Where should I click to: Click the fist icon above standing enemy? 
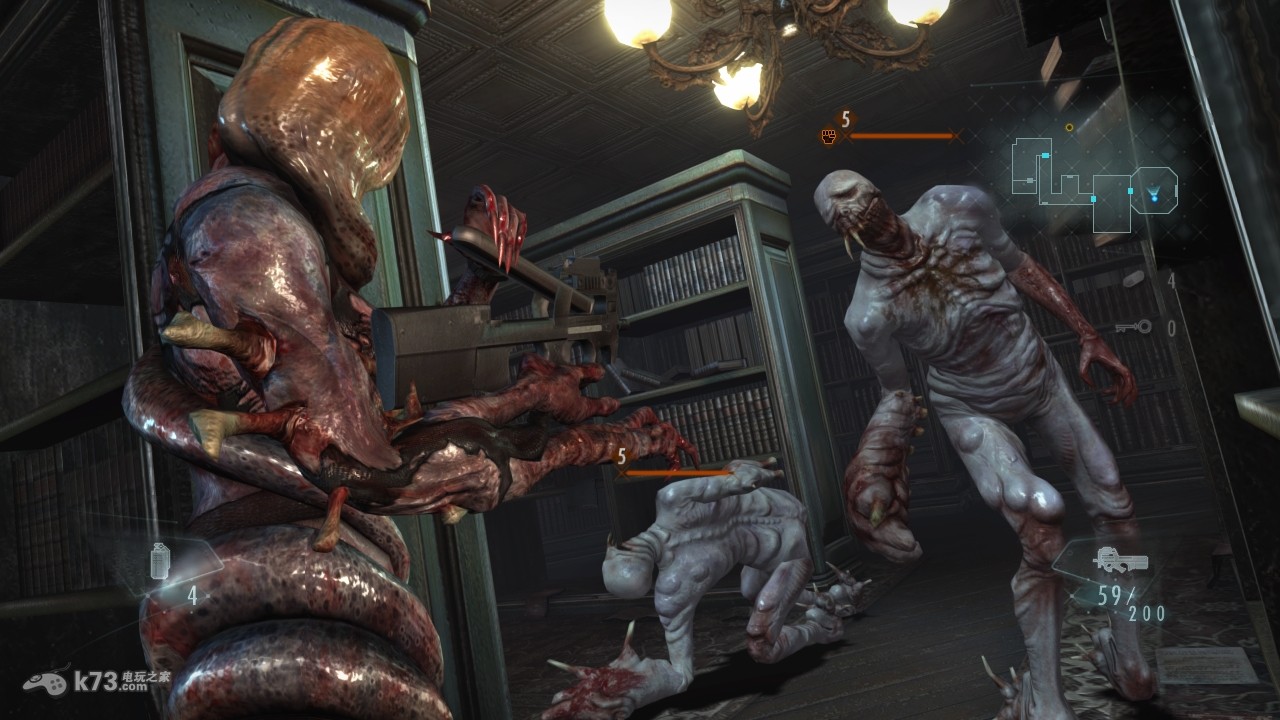coord(829,136)
